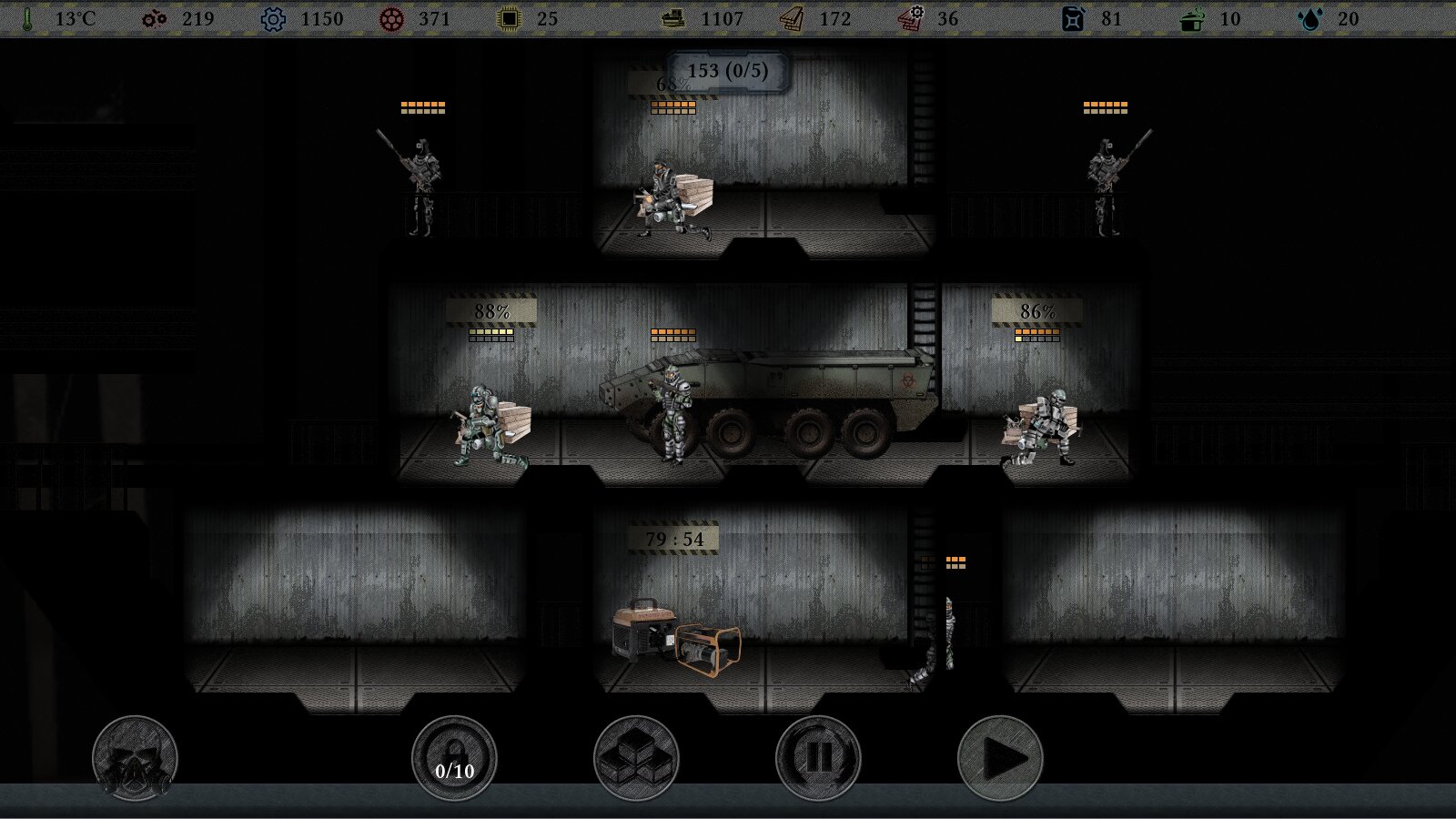Click the 79:54 countdown timer
This screenshot has height=819, width=1456.
[x=673, y=537]
